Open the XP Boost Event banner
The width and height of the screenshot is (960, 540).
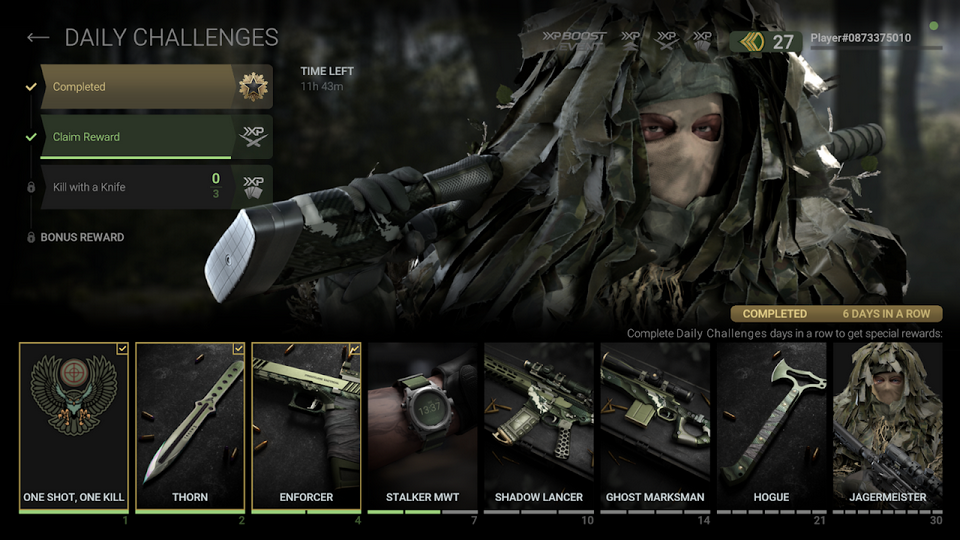pyautogui.click(x=574, y=40)
